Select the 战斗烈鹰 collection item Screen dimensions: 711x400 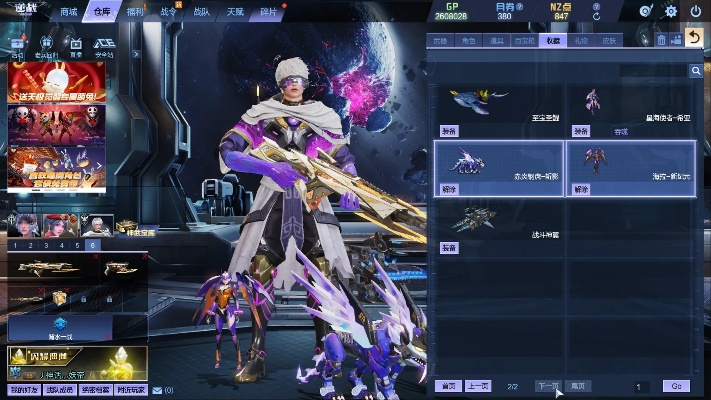tap(499, 224)
